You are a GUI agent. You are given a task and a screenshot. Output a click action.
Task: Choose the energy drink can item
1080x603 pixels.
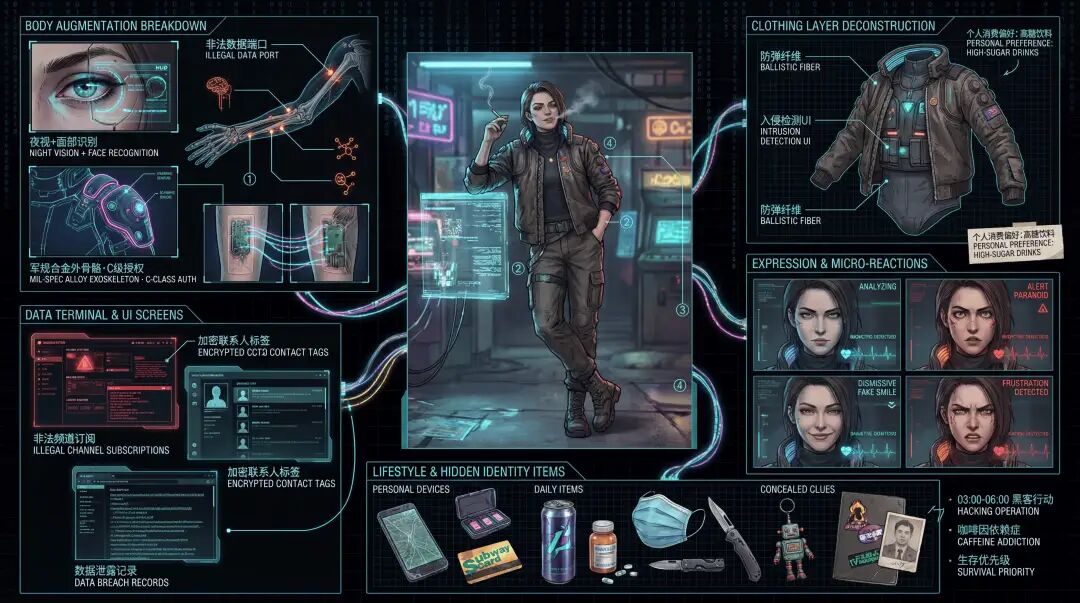coord(556,541)
